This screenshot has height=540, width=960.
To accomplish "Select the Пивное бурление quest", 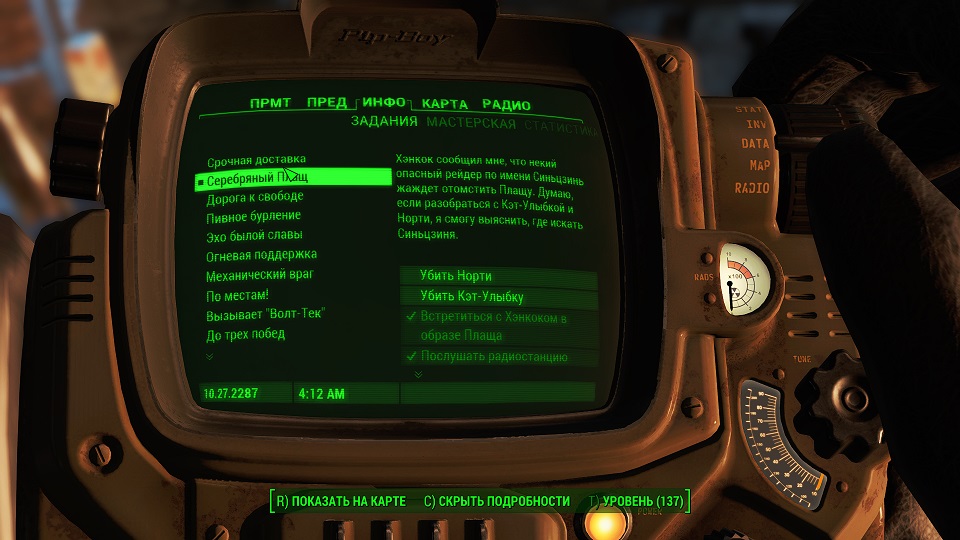I will 253,217.
